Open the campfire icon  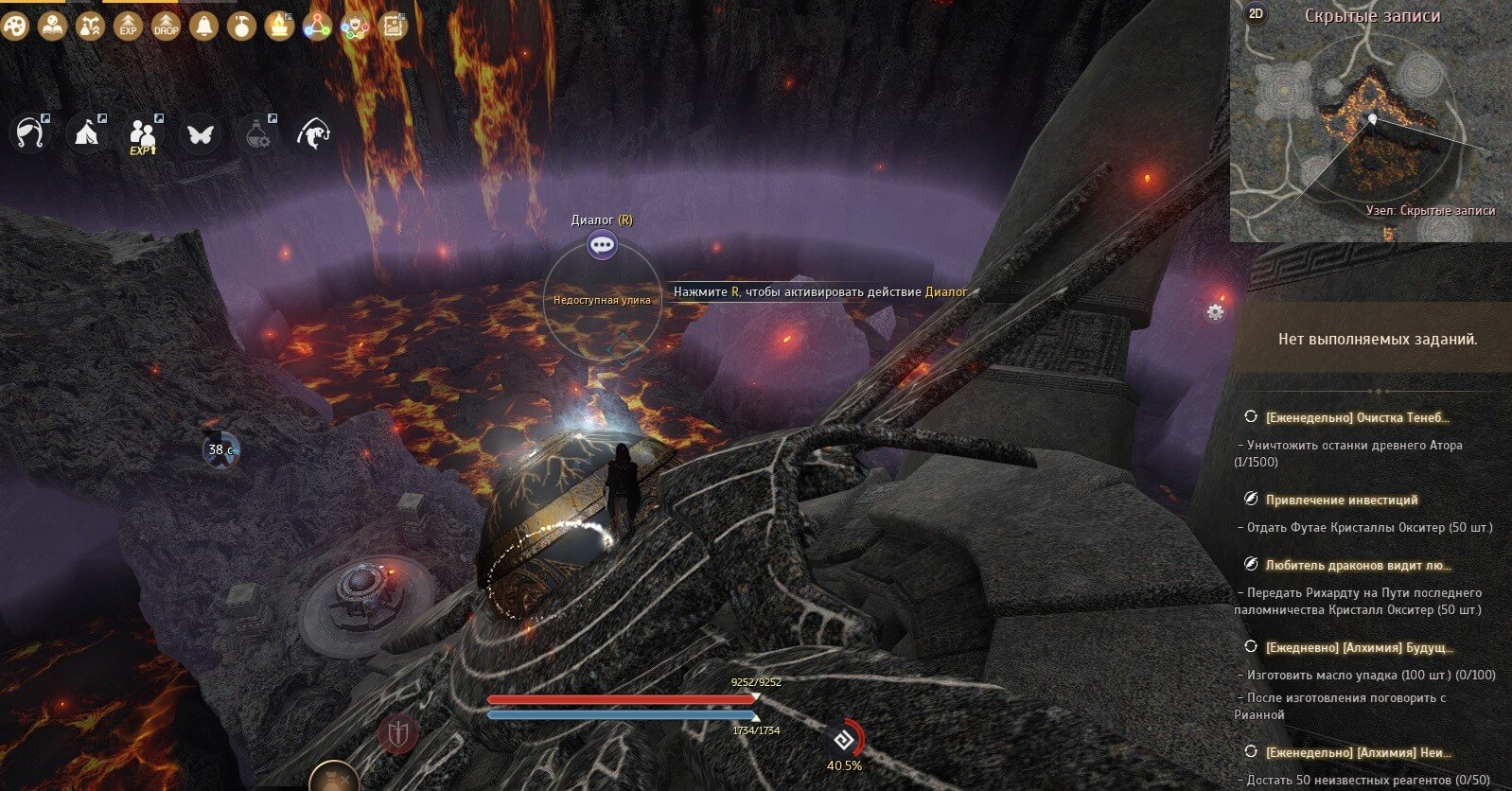279,26
